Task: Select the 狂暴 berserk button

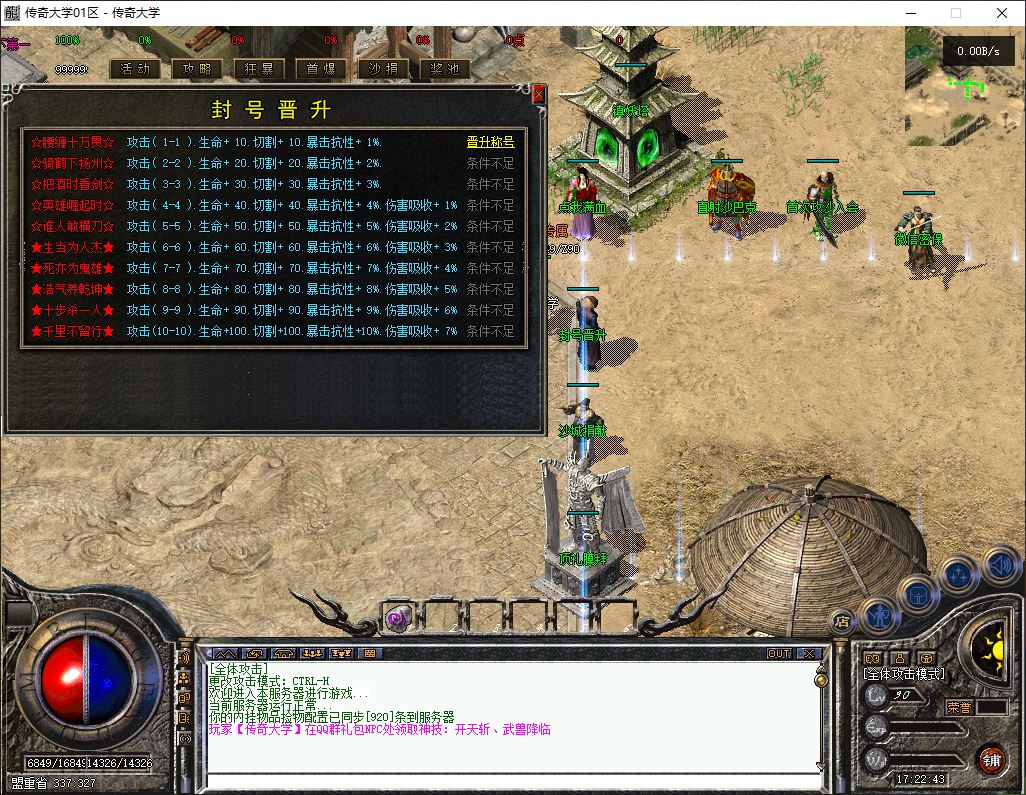Action: coord(259,69)
